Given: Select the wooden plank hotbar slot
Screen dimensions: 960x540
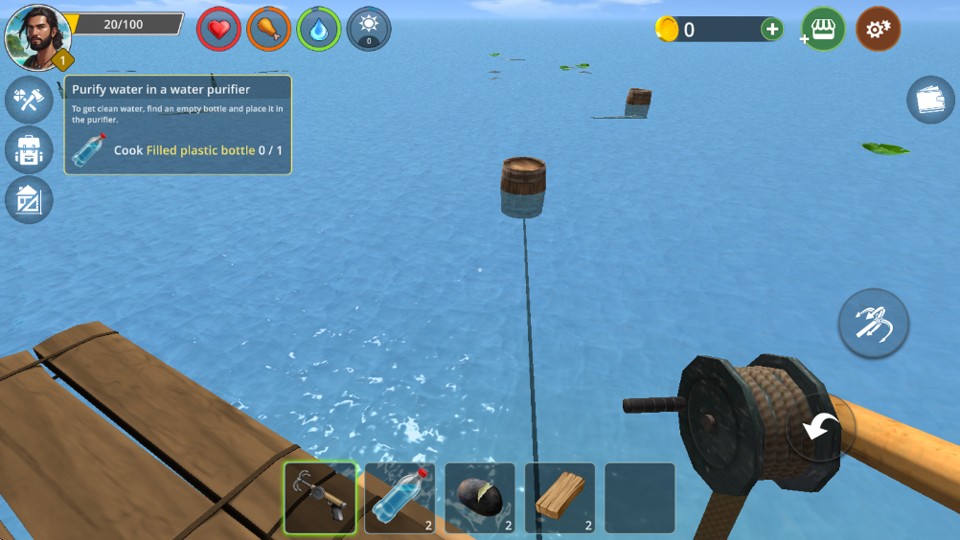Looking at the screenshot, I should (x=560, y=497).
